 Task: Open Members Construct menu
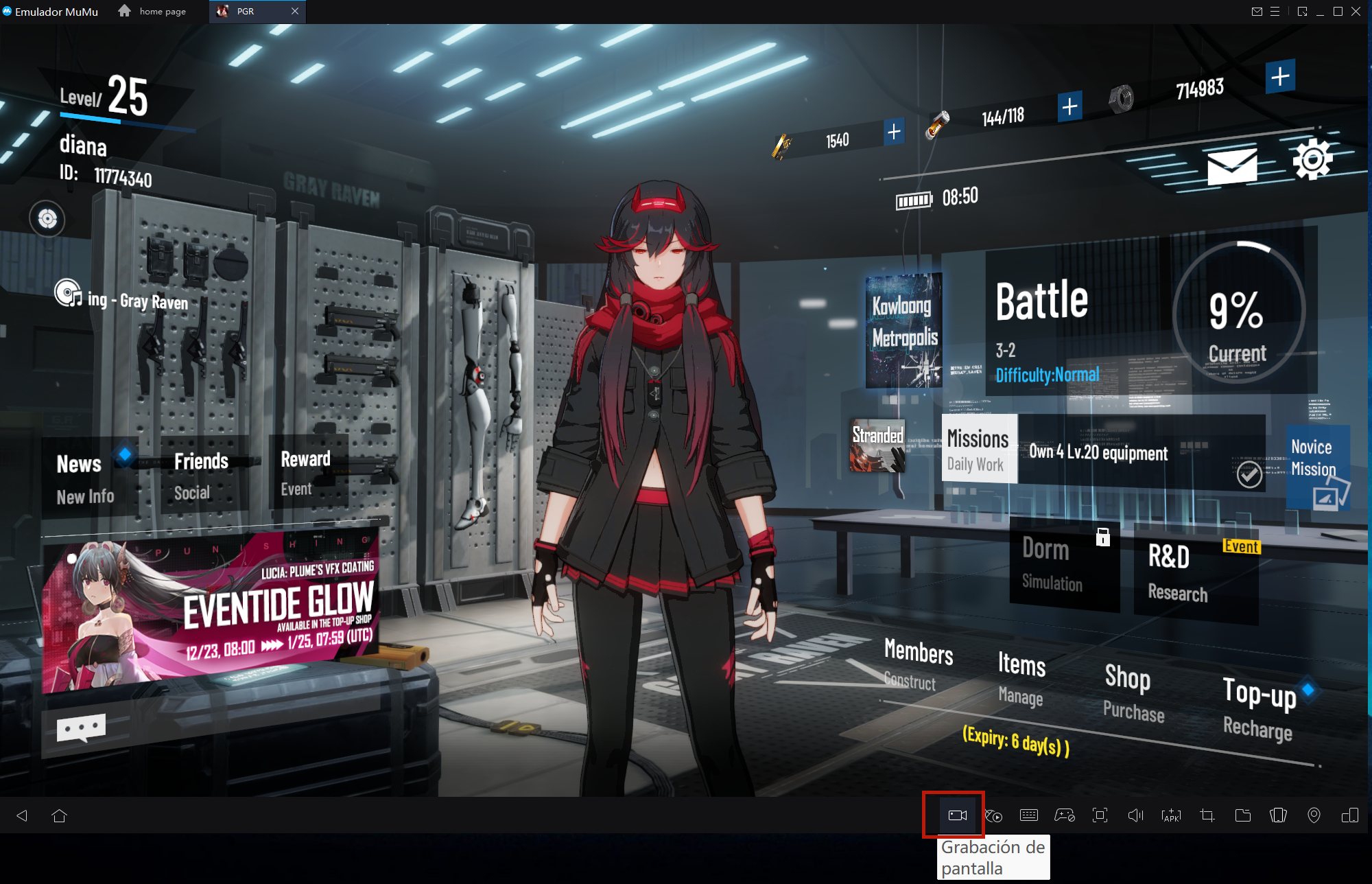[918, 663]
